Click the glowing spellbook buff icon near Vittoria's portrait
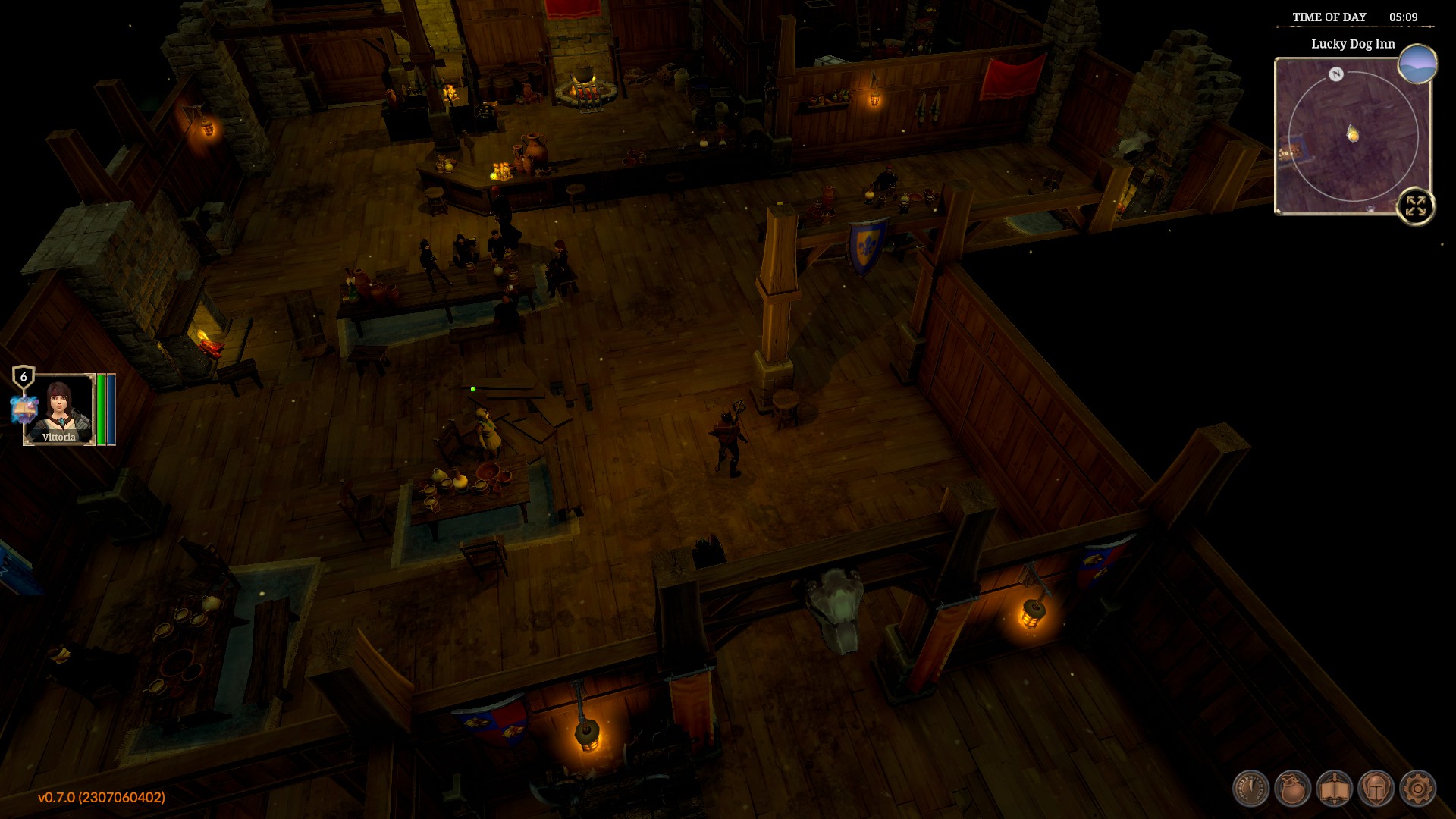Screen dimensions: 1456x819 [24, 408]
